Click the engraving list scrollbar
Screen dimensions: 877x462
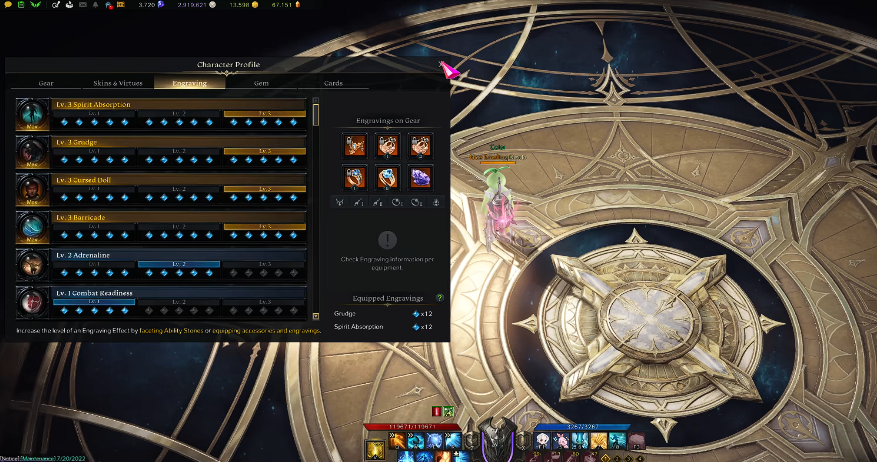317,112
